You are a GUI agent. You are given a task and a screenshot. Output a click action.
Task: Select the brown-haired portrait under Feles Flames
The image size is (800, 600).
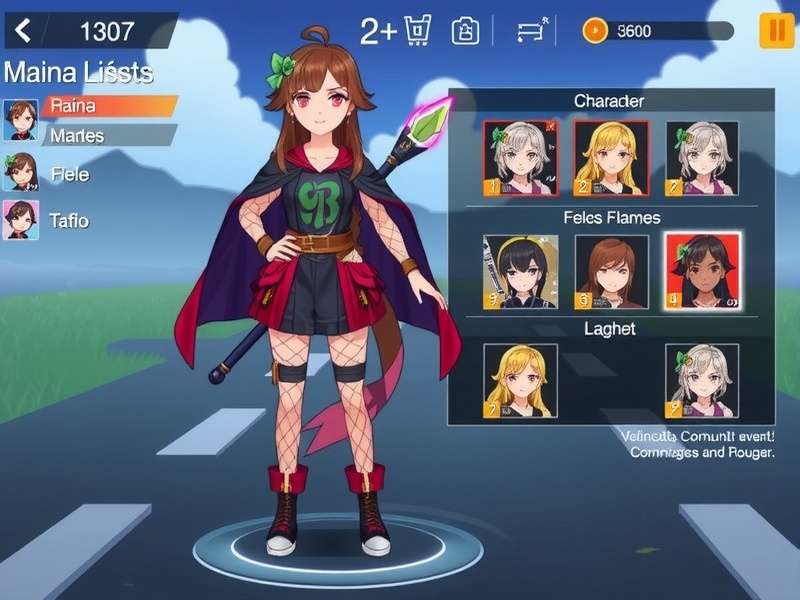point(611,271)
